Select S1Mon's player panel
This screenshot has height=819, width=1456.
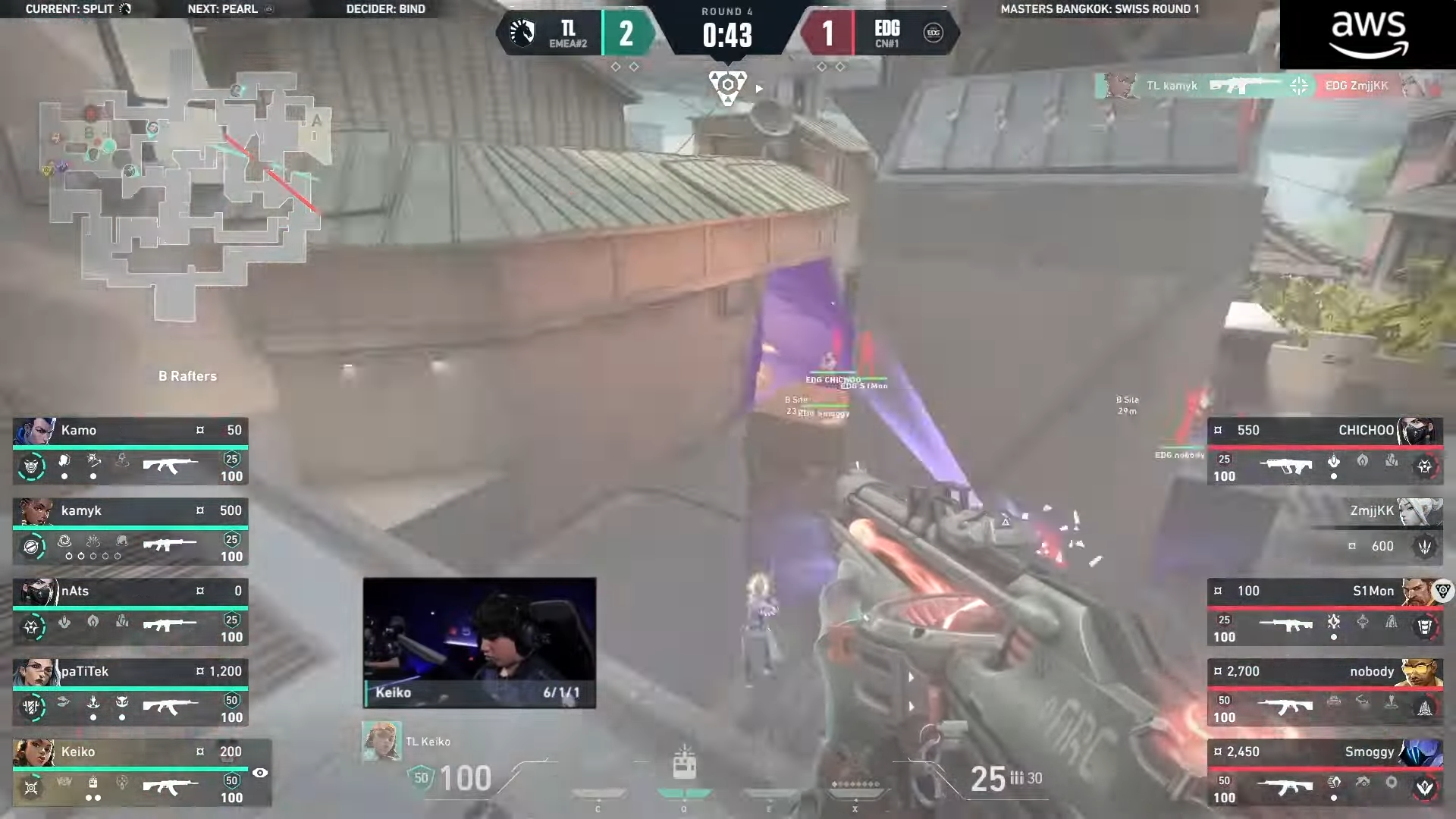1325,613
